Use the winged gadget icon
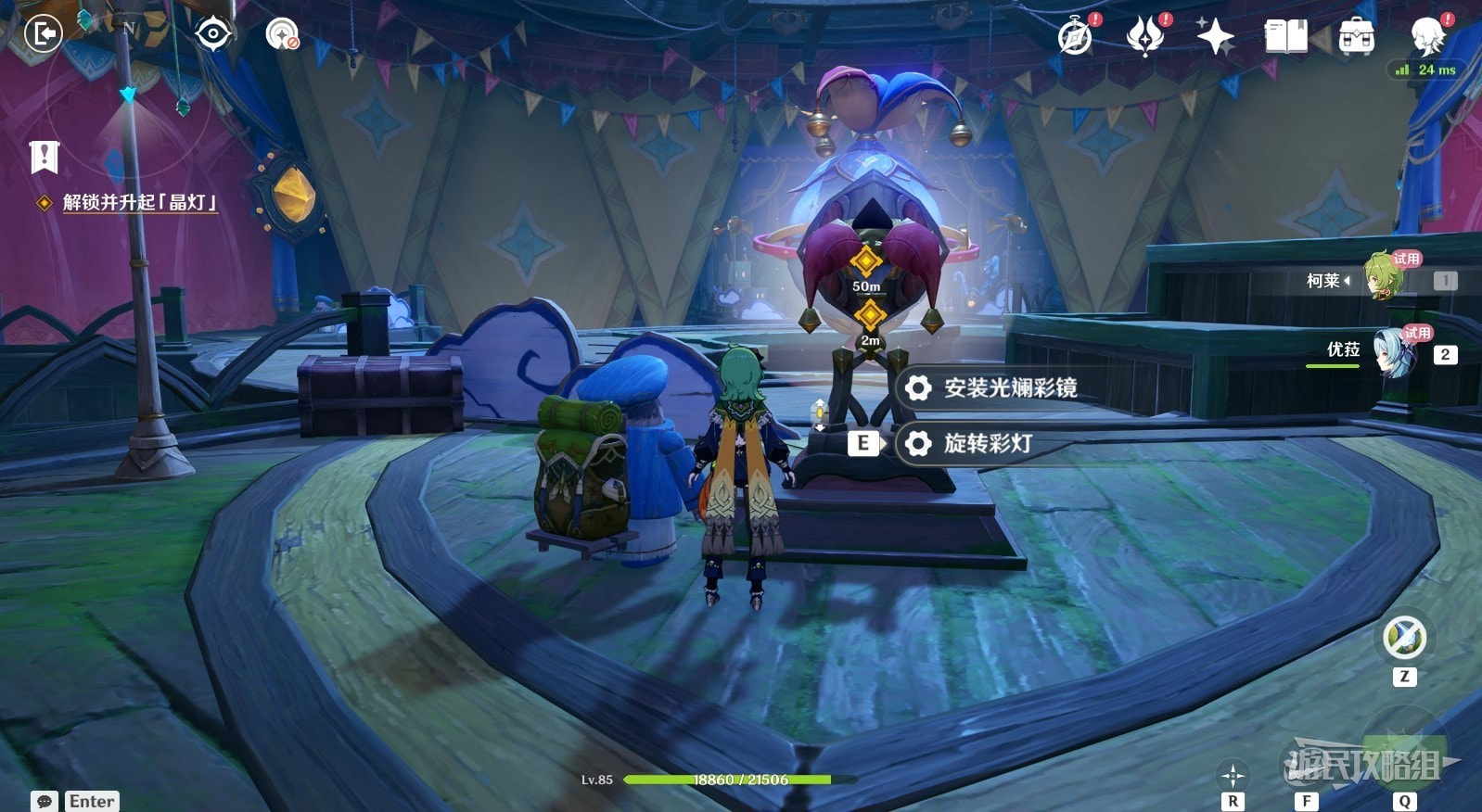 coord(1404,638)
